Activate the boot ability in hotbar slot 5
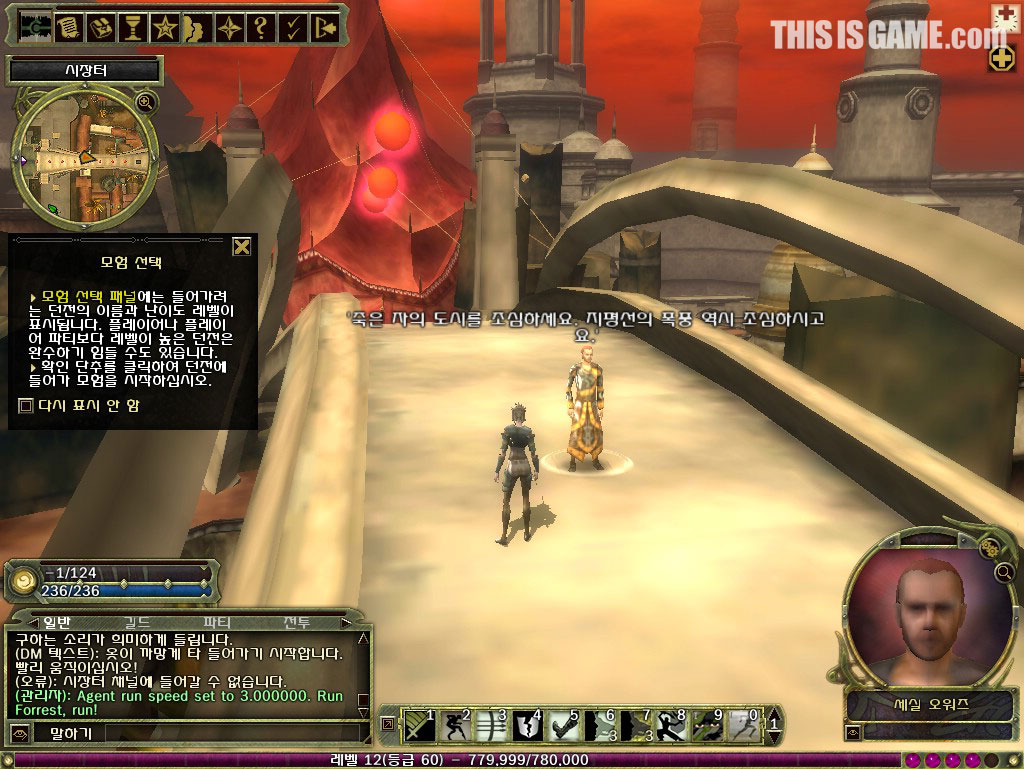This screenshot has width=1024, height=769. (x=563, y=725)
